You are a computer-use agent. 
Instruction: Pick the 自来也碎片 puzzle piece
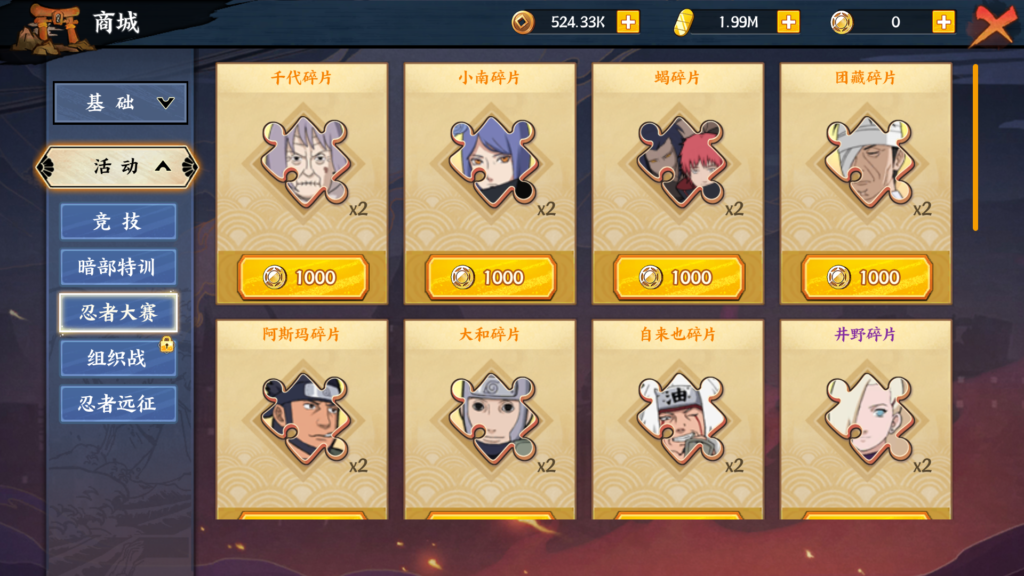[679, 418]
